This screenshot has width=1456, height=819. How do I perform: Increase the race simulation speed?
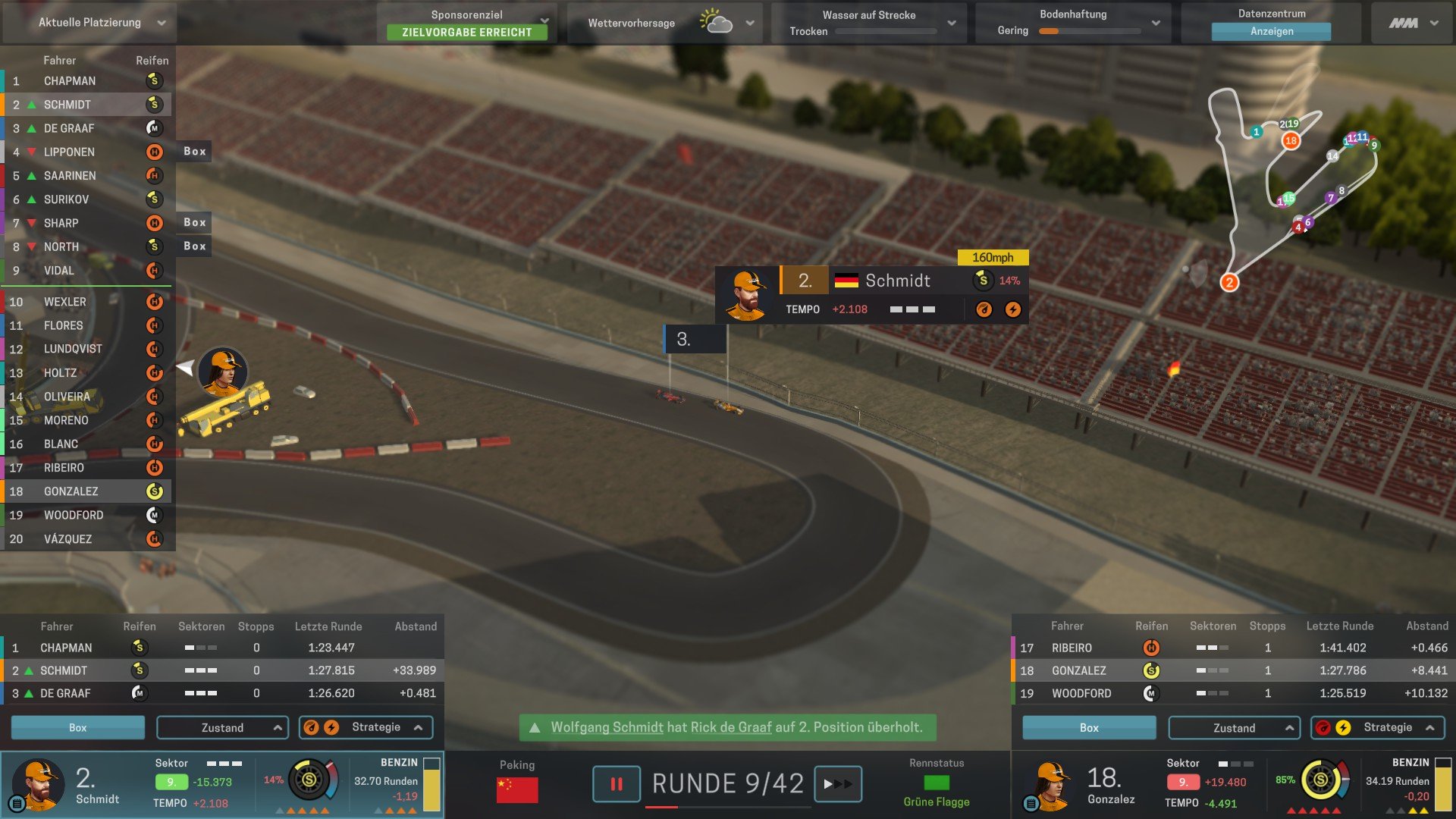(x=837, y=784)
